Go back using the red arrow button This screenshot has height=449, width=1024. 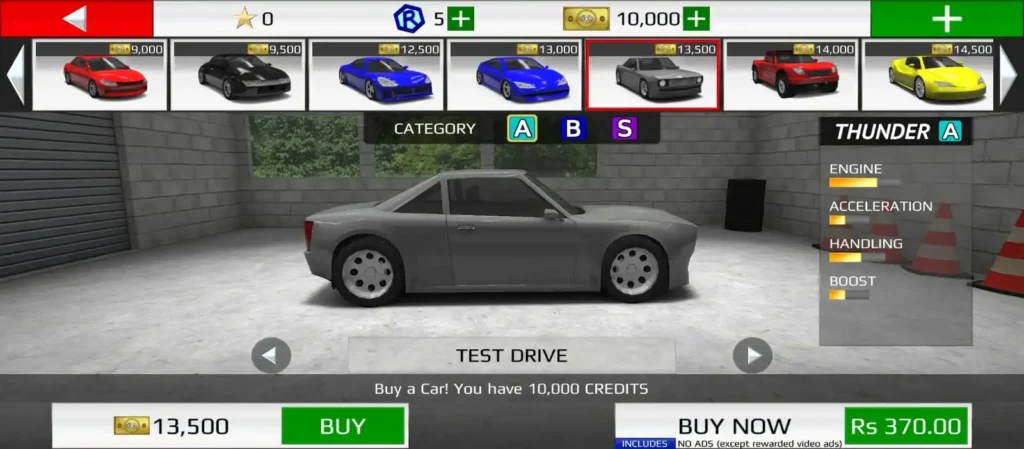click(x=76, y=18)
